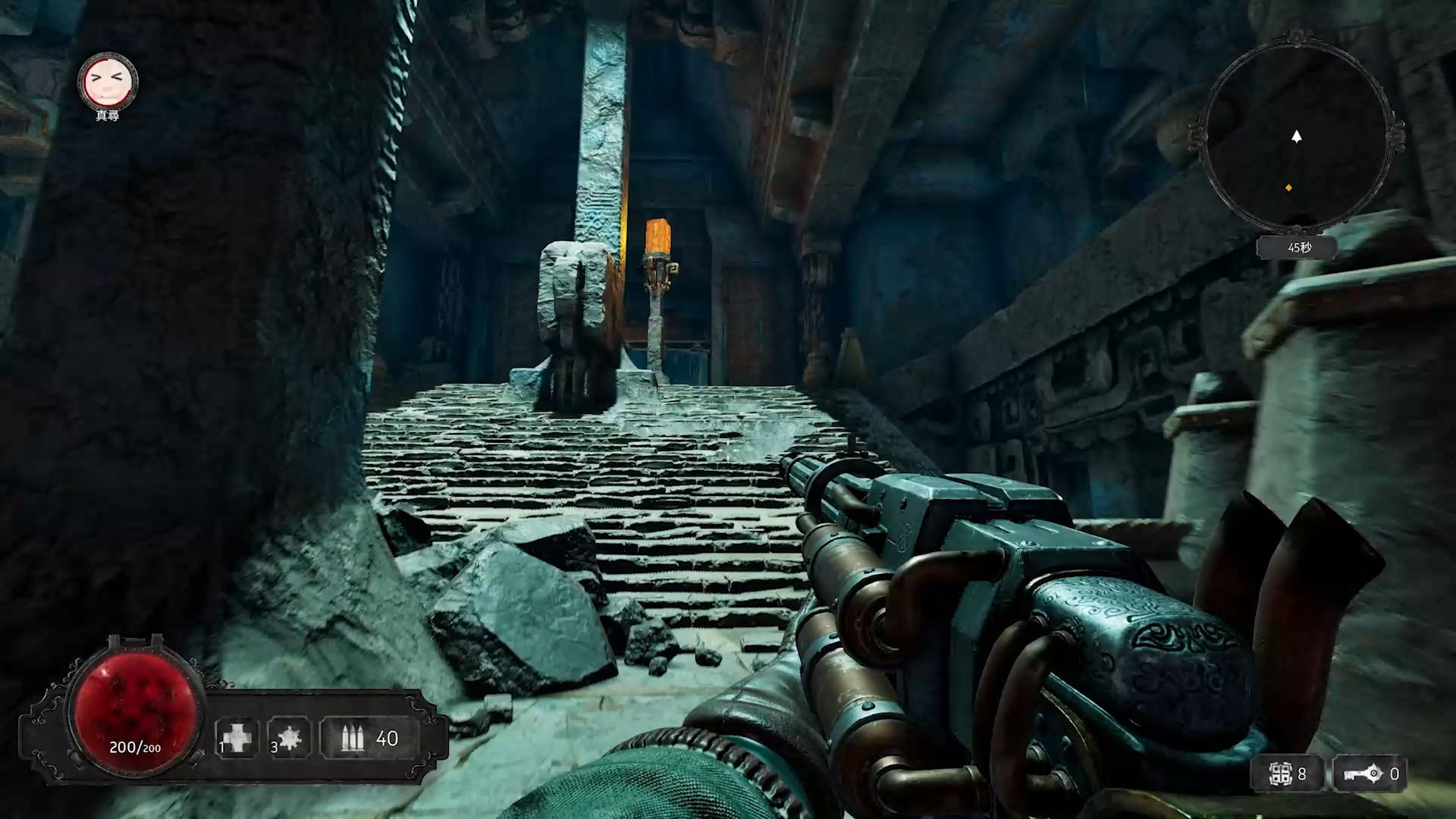
Task: Click the key inventory icon
Action: (x=1360, y=773)
